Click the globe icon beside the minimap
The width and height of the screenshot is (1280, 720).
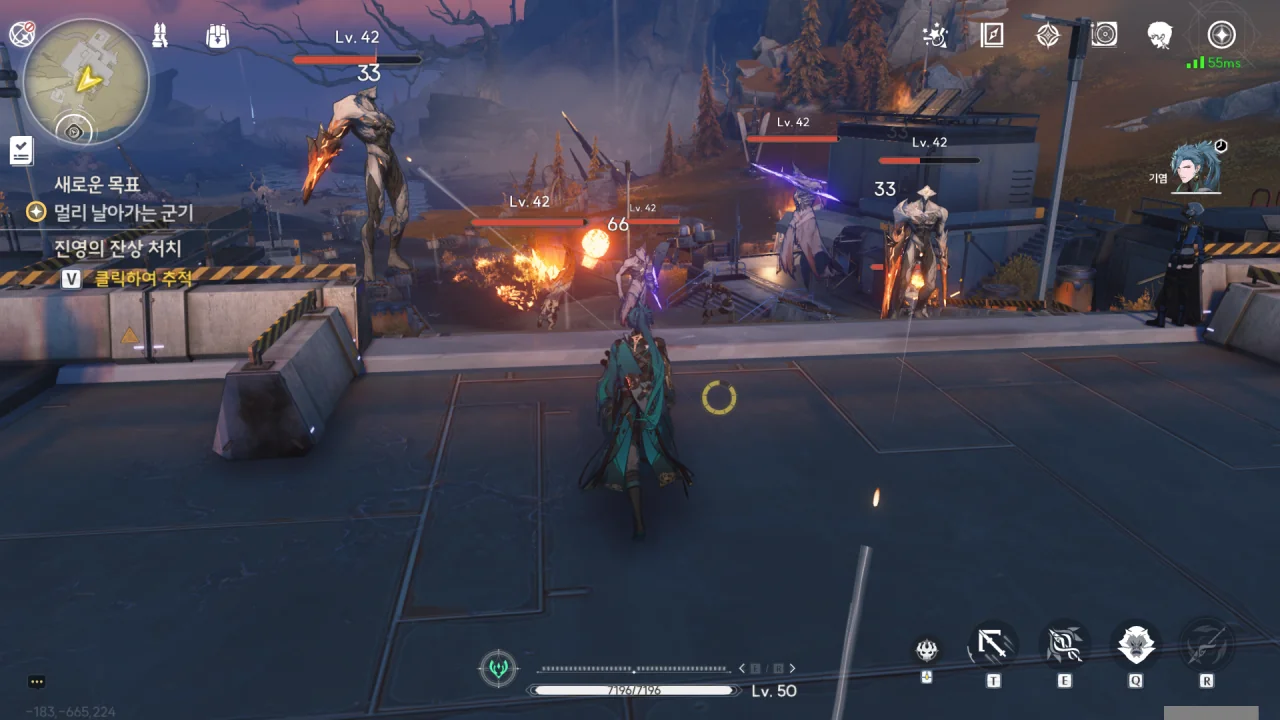click(22, 34)
